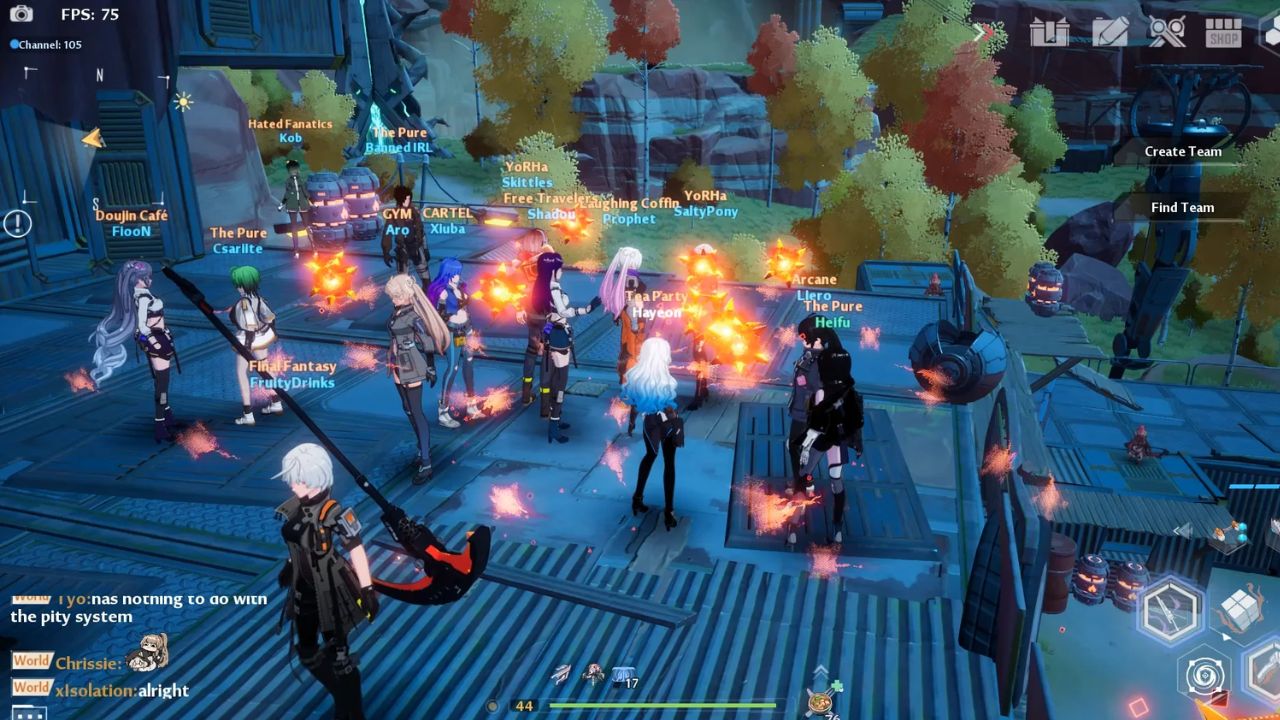Open Find Team
1280x720 pixels.
tap(1182, 208)
